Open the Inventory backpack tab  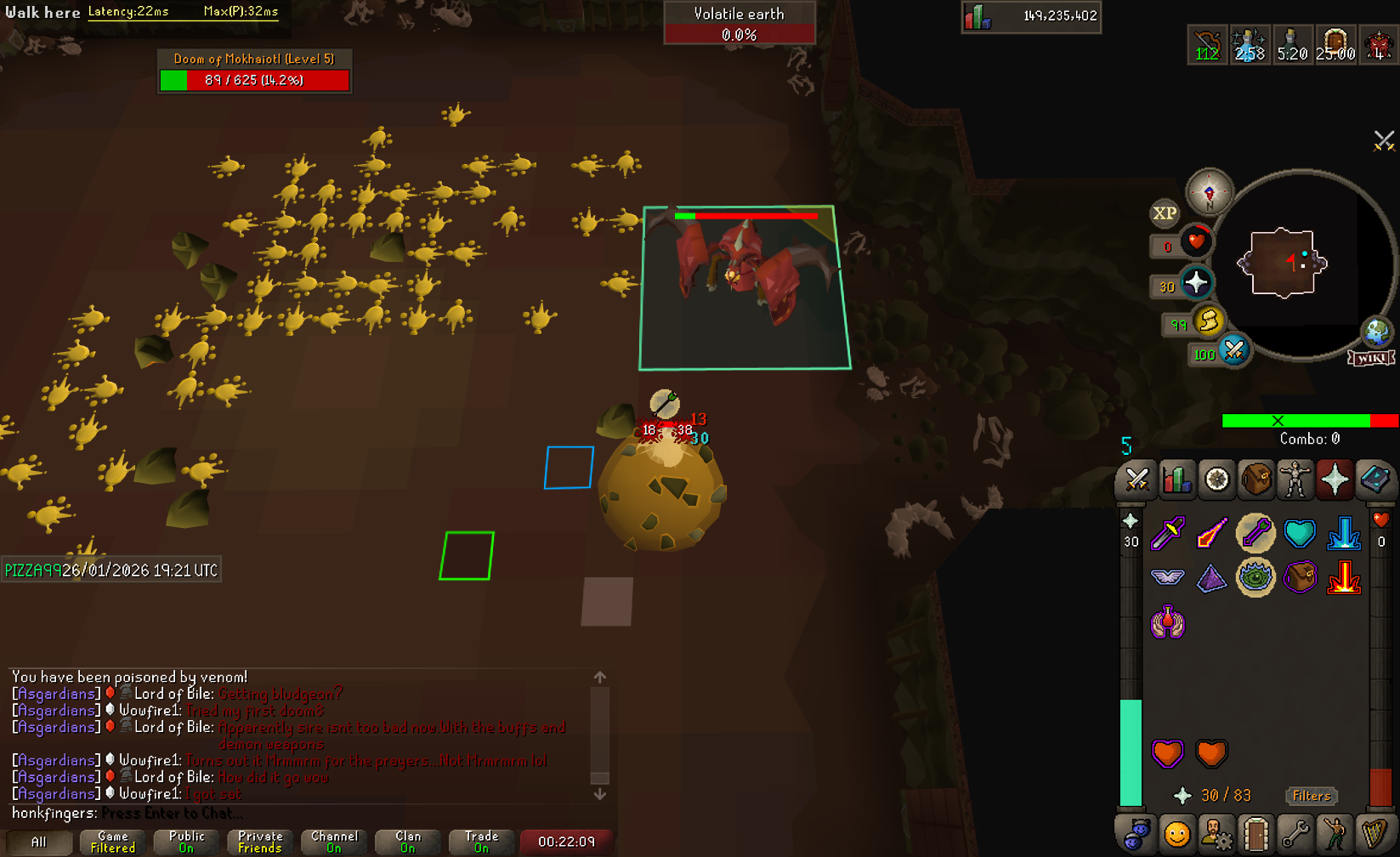(x=1255, y=480)
